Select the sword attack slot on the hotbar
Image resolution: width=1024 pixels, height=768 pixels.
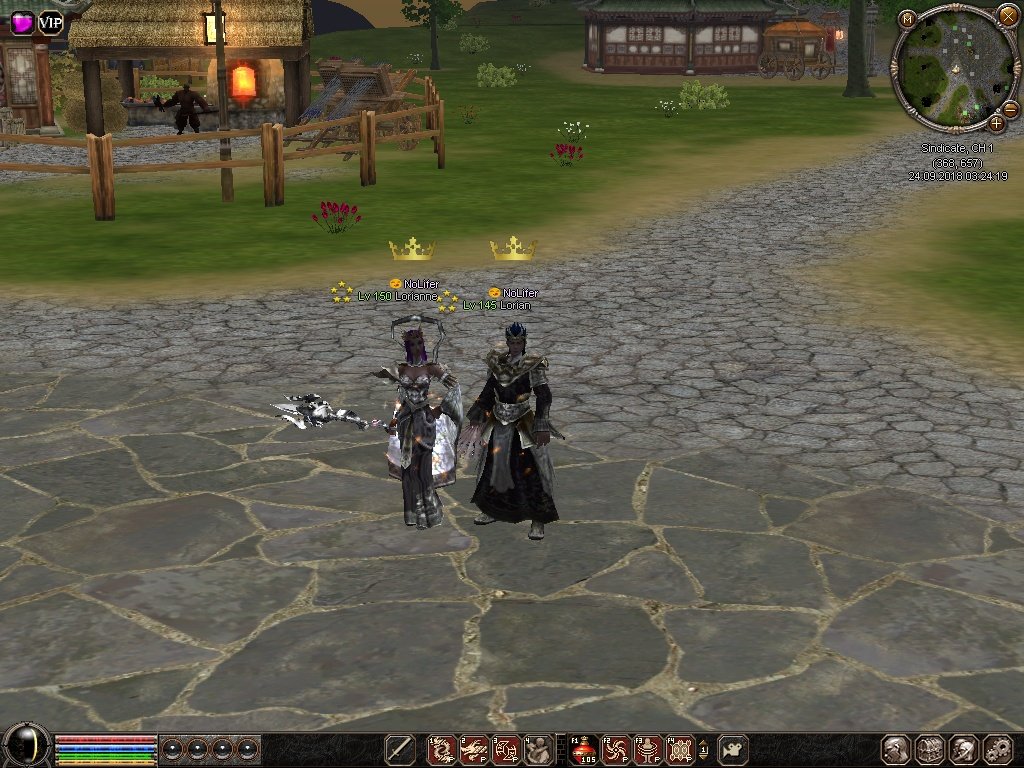400,749
